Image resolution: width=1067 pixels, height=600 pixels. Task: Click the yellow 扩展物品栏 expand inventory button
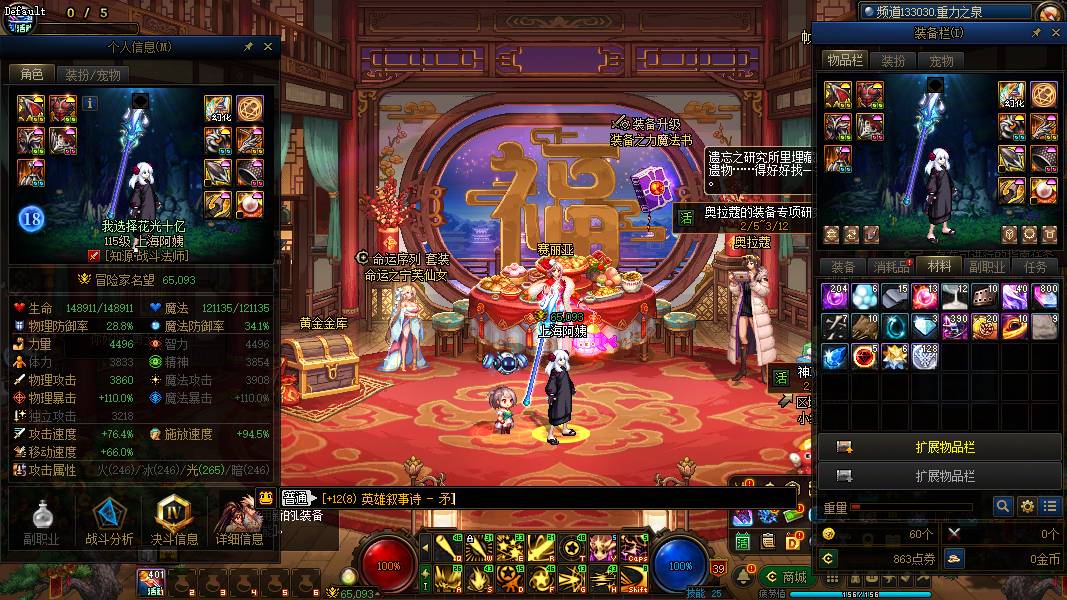coord(939,447)
